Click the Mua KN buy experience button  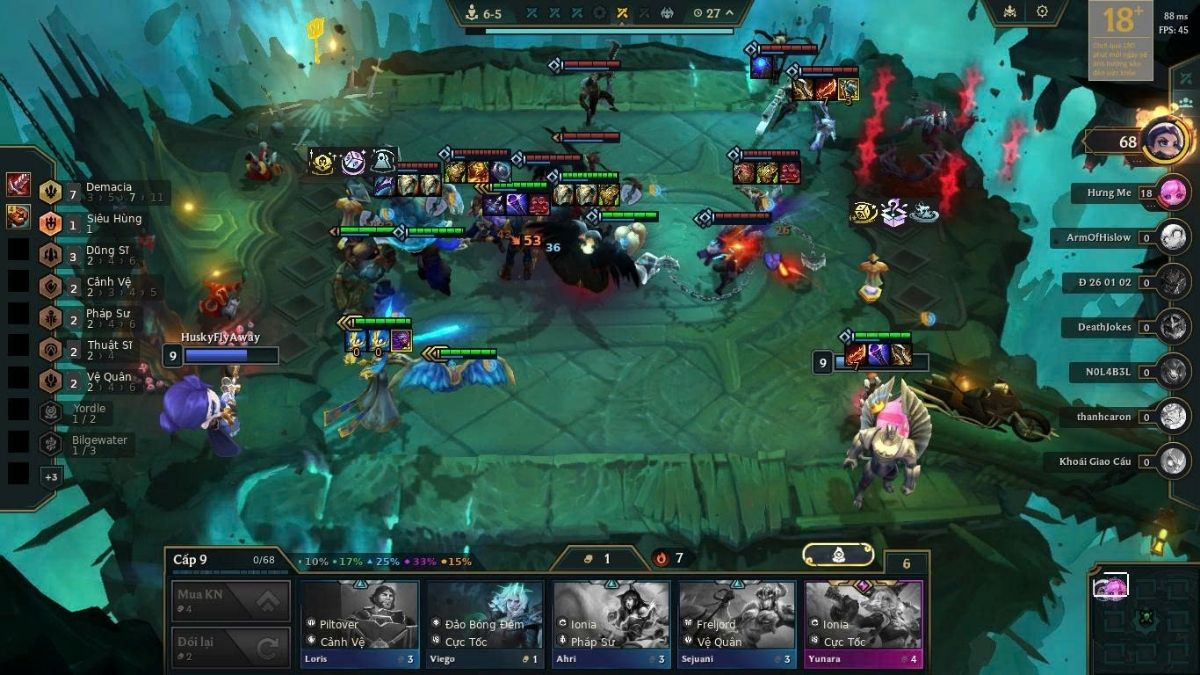click(x=231, y=601)
